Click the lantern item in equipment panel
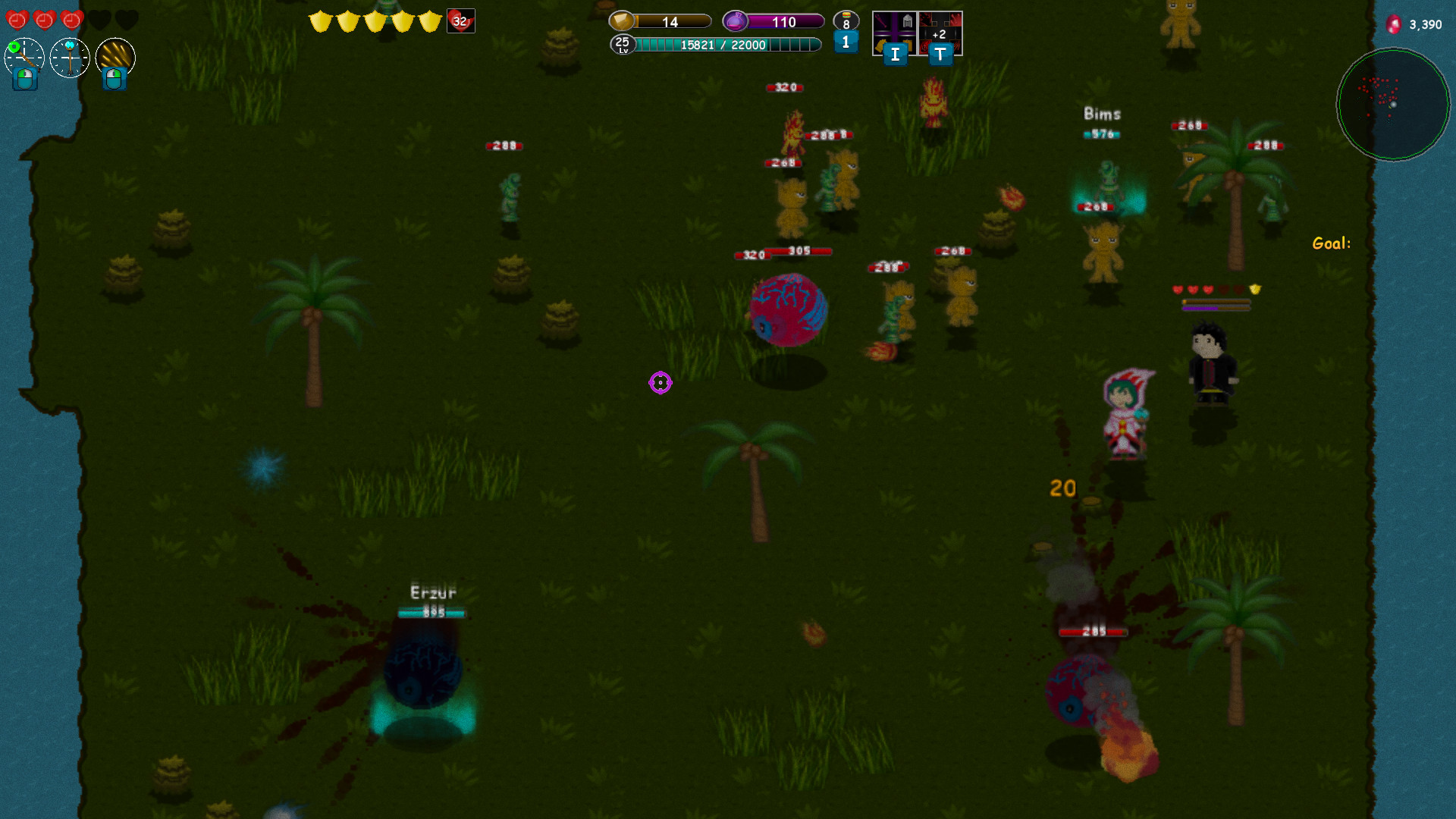Image resolution: width=1456 pixels, height=819 pixels. pyautogui.click(x=908, y=20)
